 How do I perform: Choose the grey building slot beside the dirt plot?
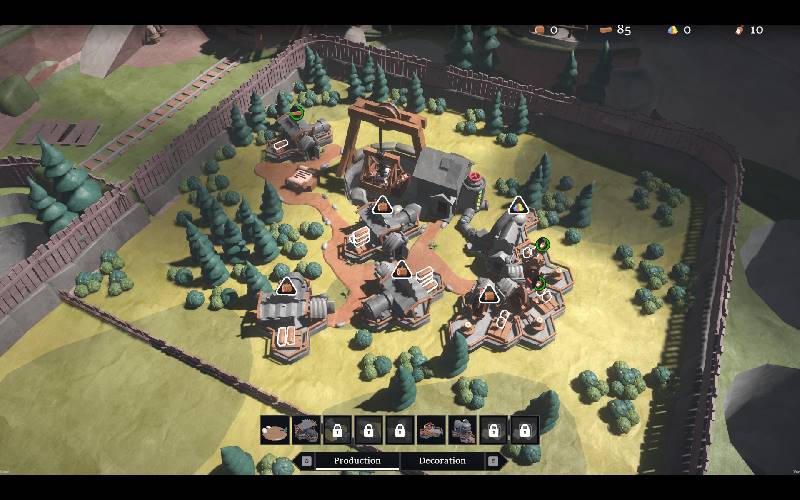coord(306,431)
